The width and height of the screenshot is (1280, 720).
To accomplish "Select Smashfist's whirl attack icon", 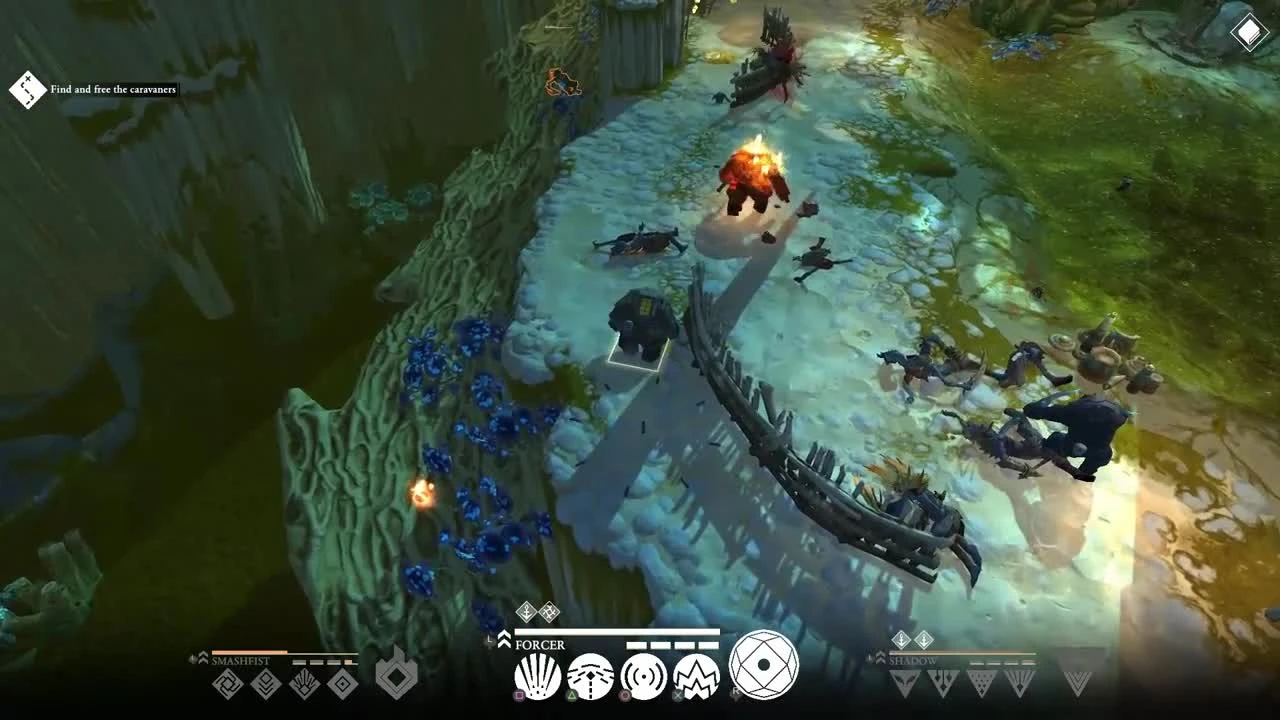I will click(x=228, y=684).
